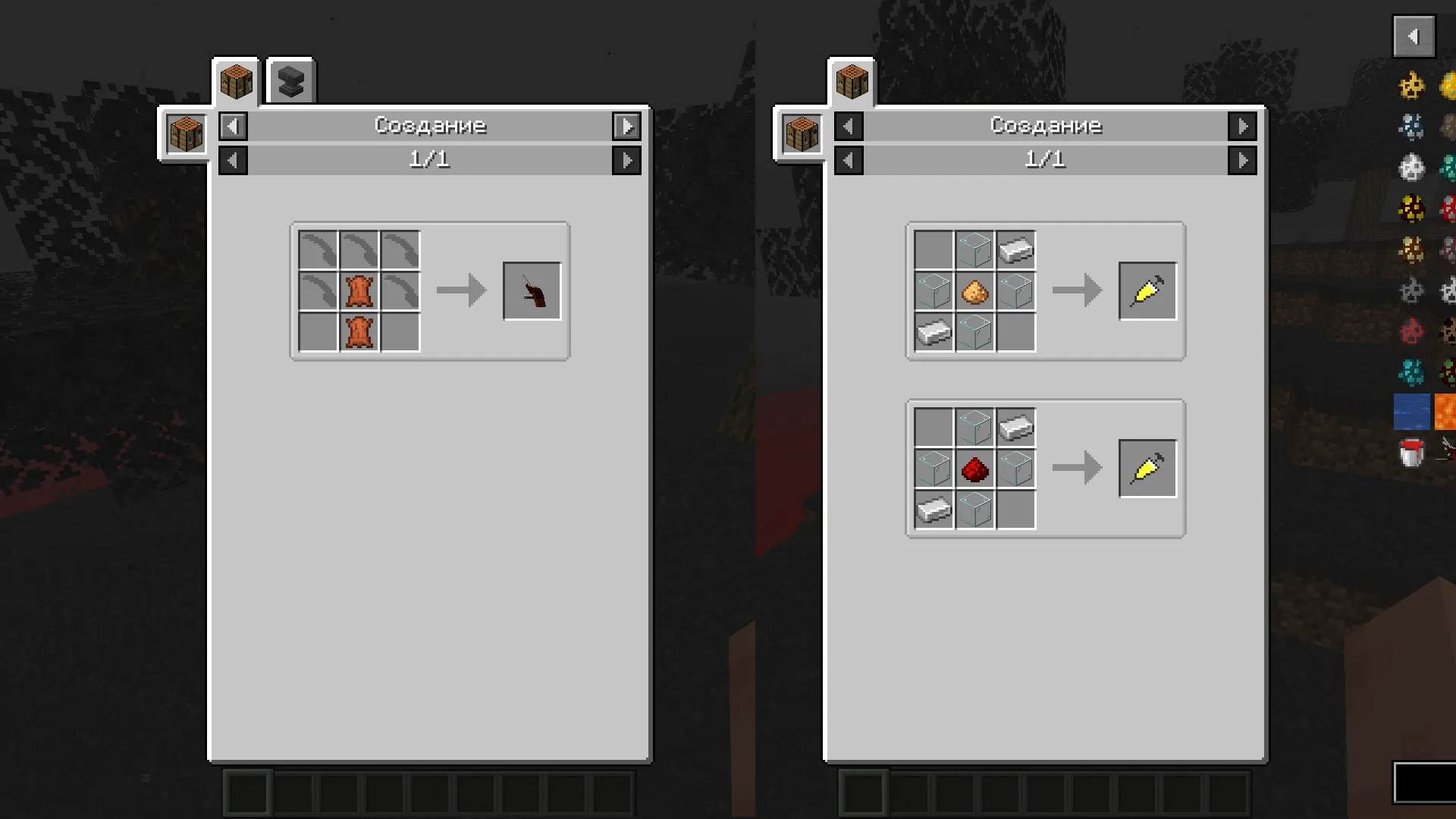1456x819 pixels.
Task: Click the lava block in the ingredient sidebar
Action: (x=1449, y=412)
